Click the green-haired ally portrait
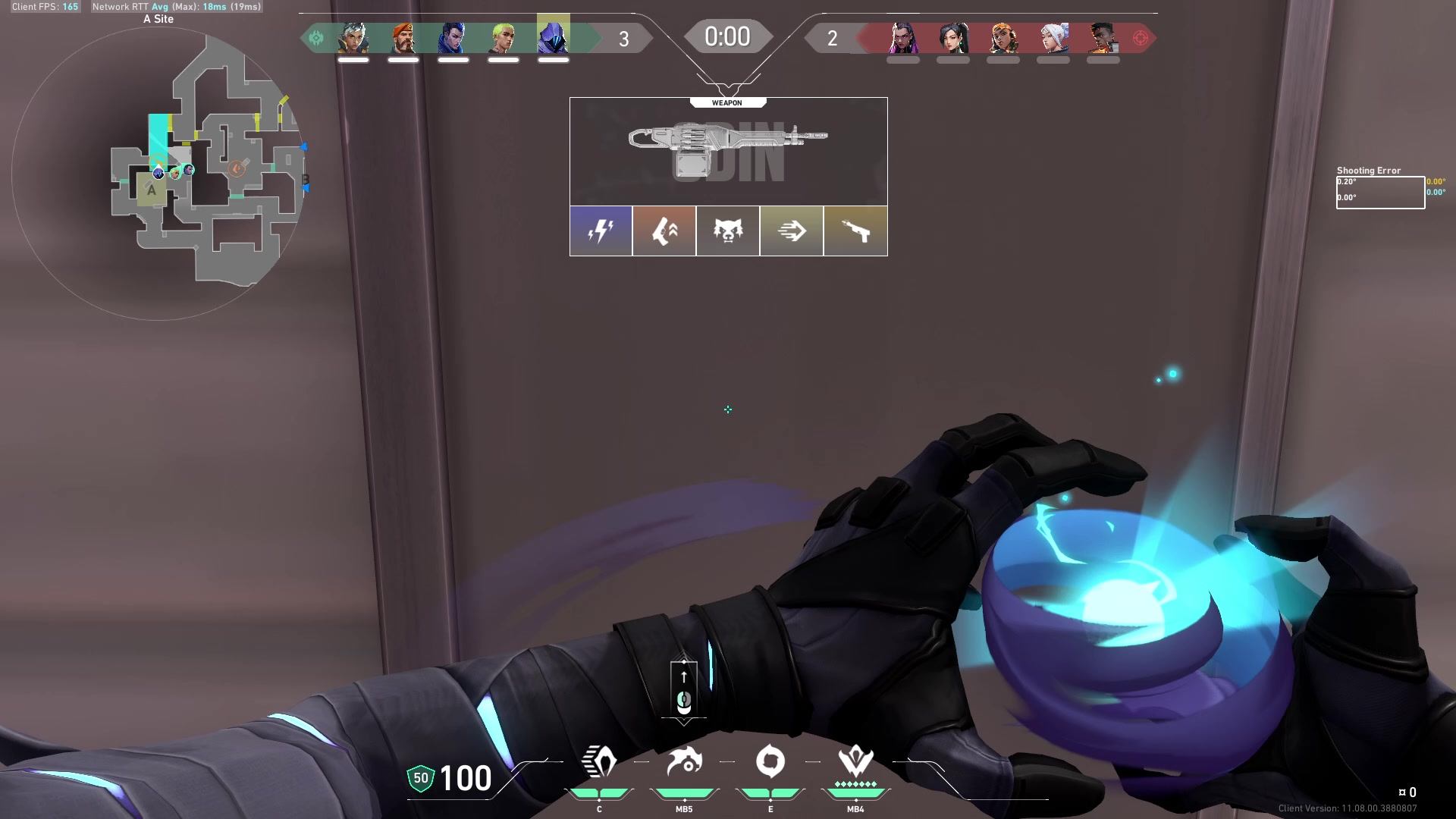The height and width of the screenshot is (819, 1456). point(504,37)
